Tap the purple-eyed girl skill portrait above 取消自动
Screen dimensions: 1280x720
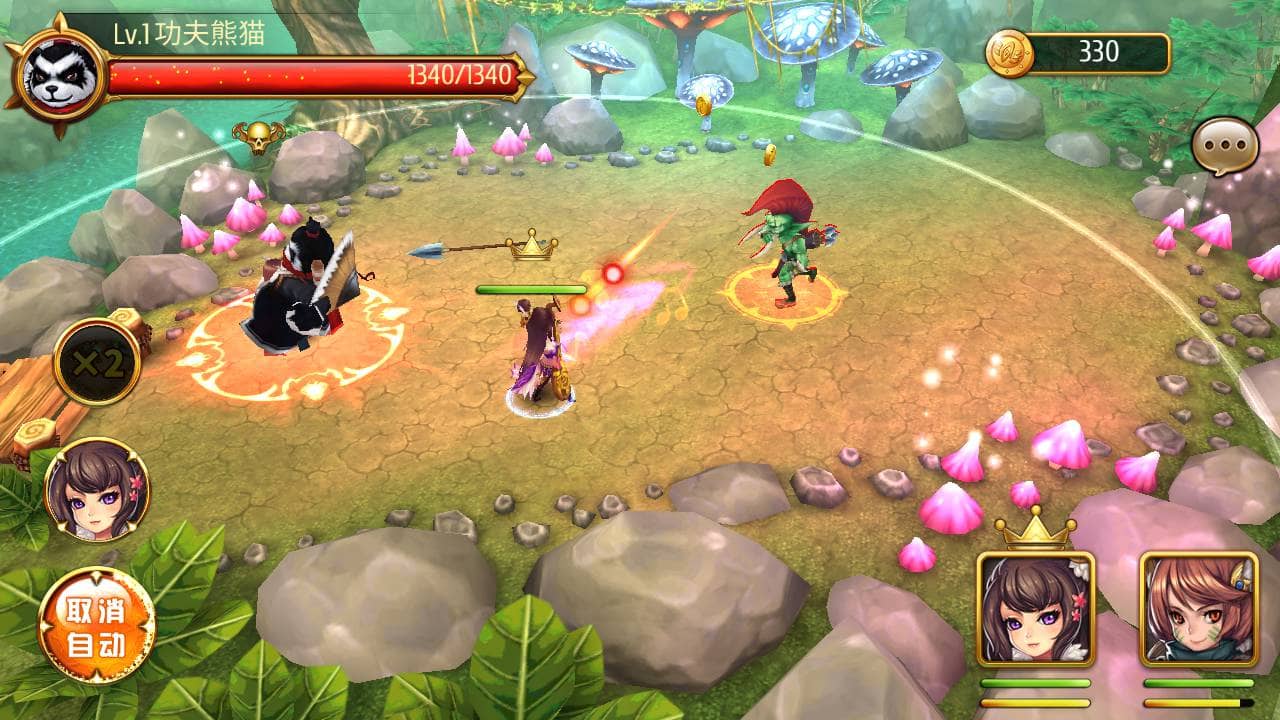pos(97,490)
